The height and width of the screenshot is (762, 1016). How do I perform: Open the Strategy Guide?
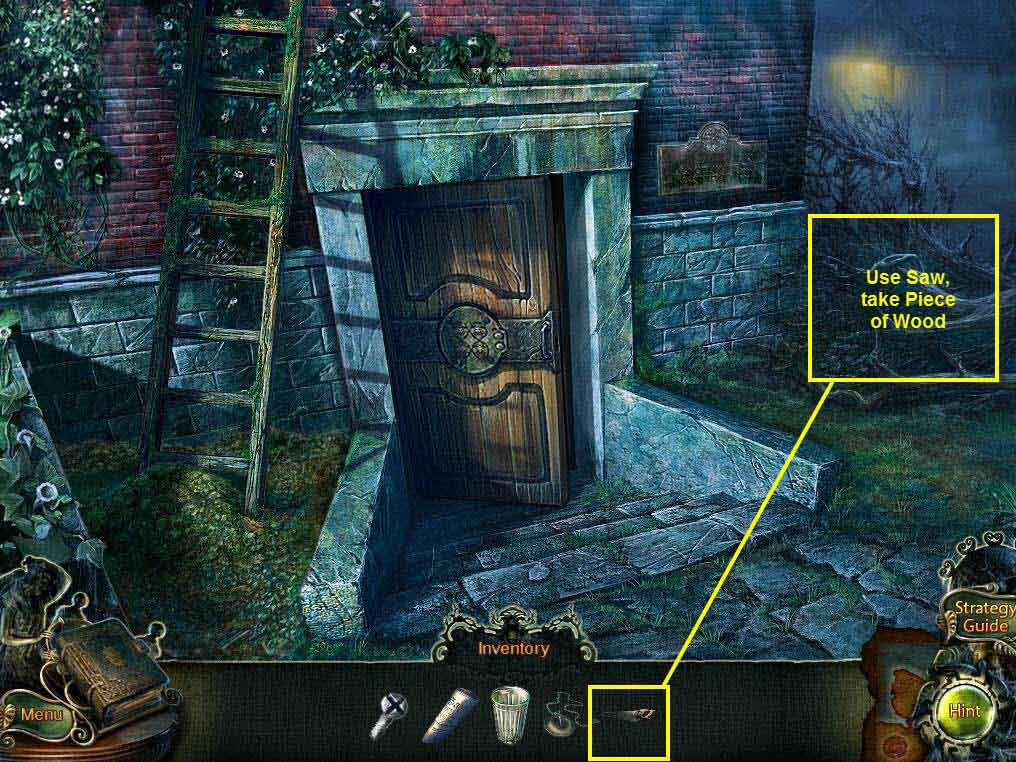click(979, 617)
